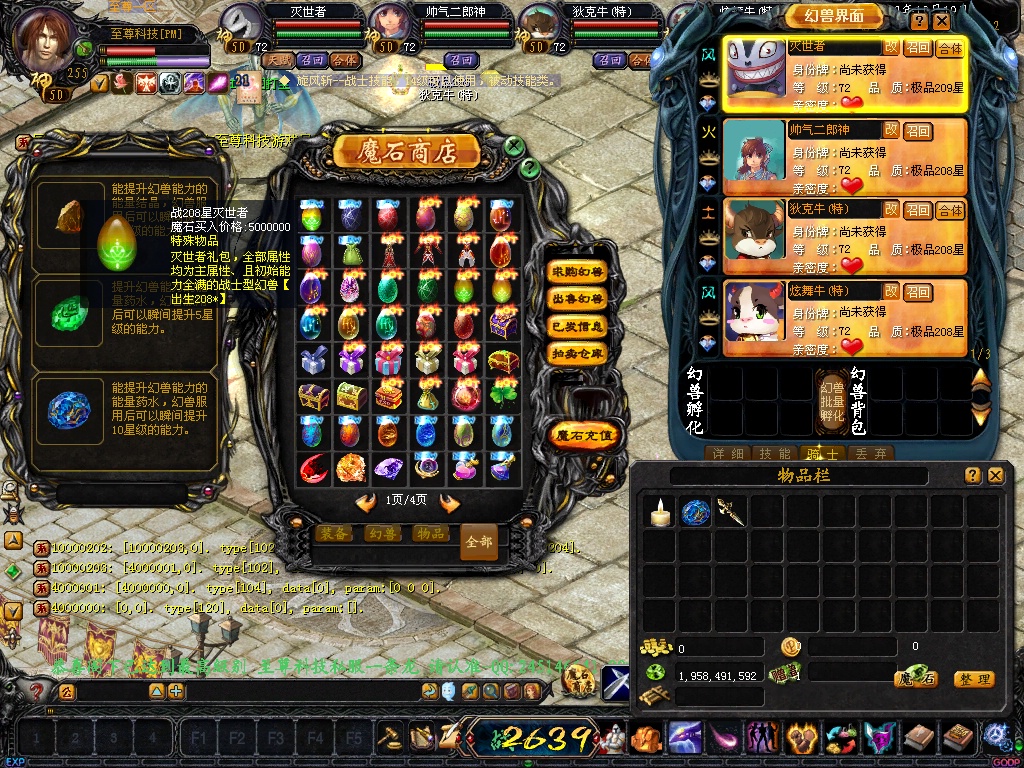Choose the 物品 shop category

point(430,533)
